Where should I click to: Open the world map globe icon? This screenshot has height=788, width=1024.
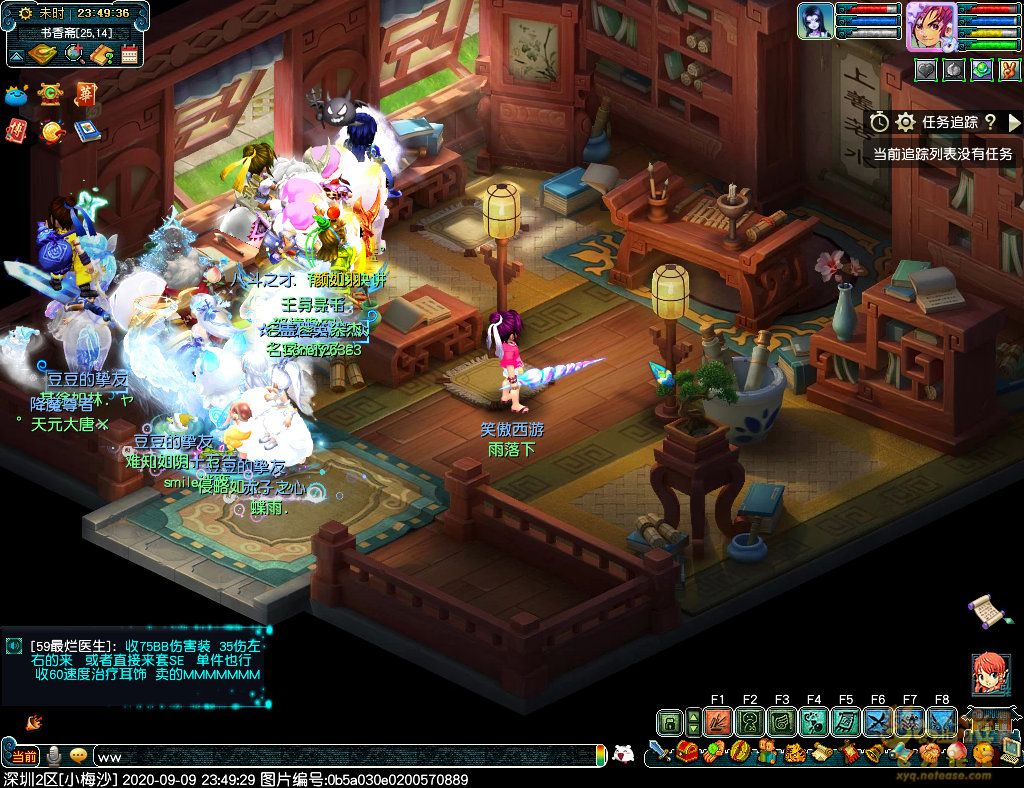[75, 54]
